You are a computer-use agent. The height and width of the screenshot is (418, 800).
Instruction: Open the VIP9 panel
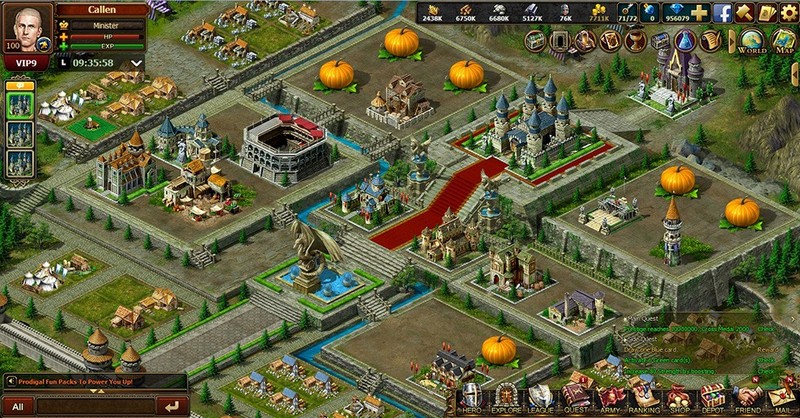coord(27,63)
